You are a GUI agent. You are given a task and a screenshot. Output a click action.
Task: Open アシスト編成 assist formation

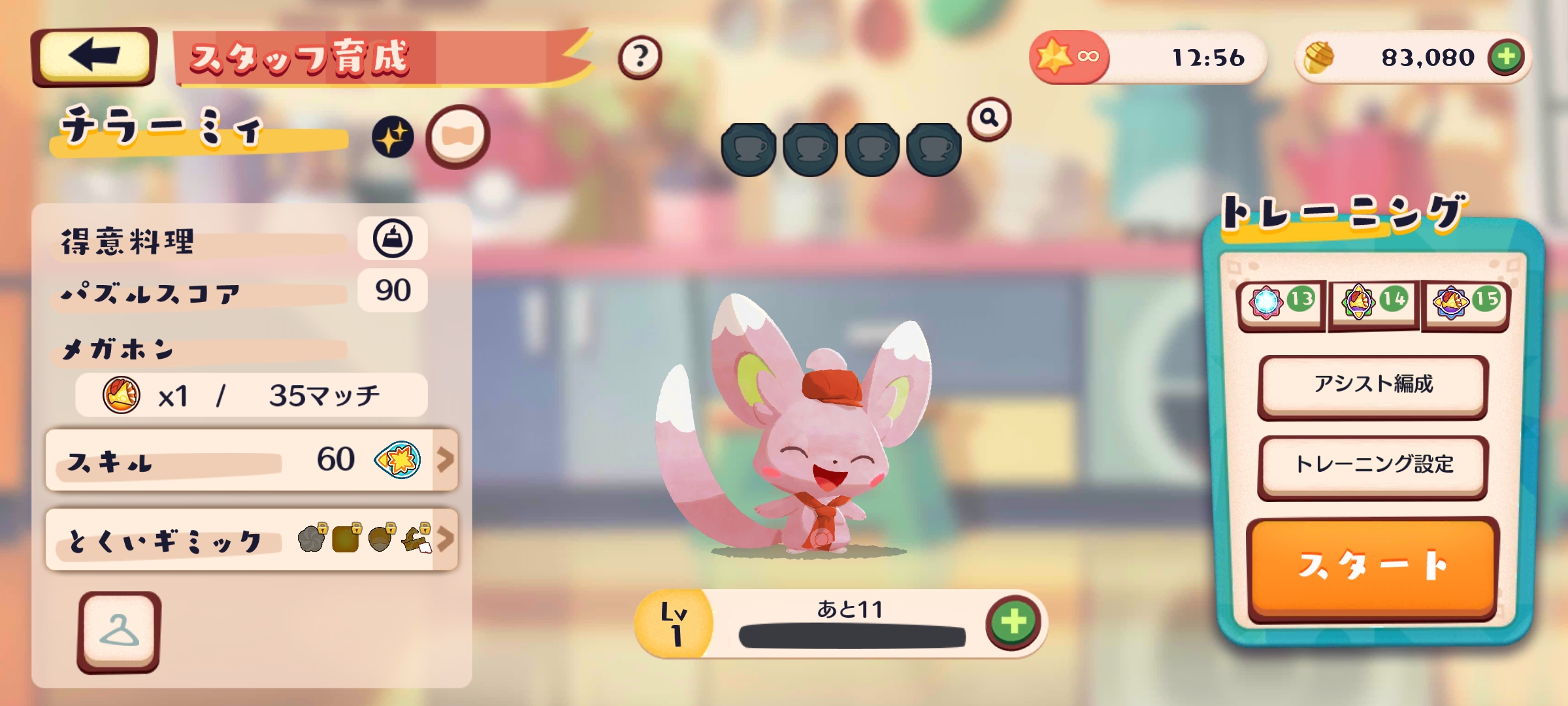pos(1373,386)
